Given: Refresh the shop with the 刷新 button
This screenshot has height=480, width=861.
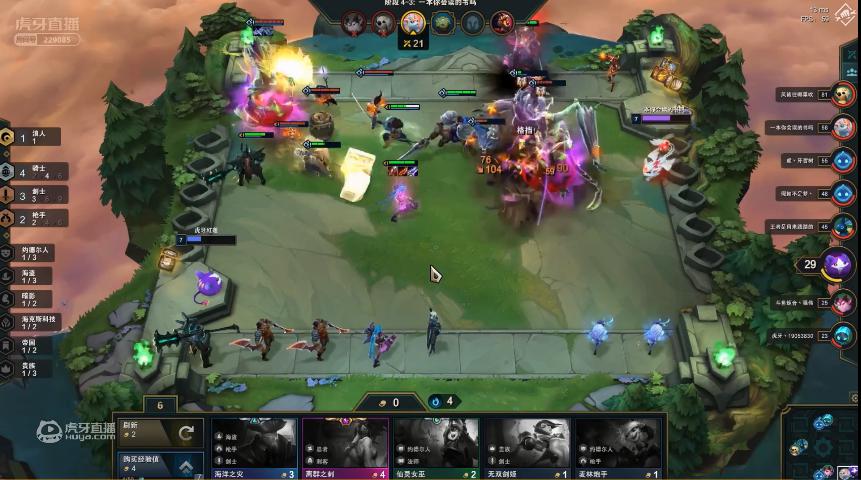Looking at the screenshot, I should click(160, 432).
